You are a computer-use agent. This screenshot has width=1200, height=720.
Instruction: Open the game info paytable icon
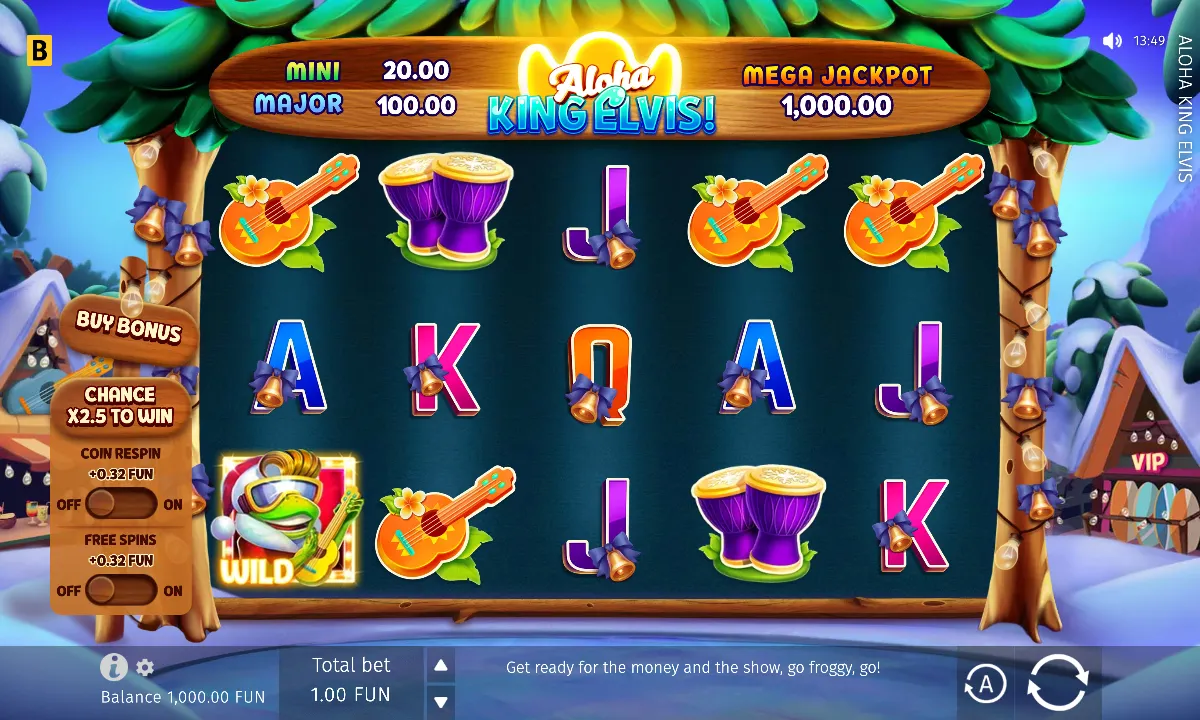click(113, 667)
